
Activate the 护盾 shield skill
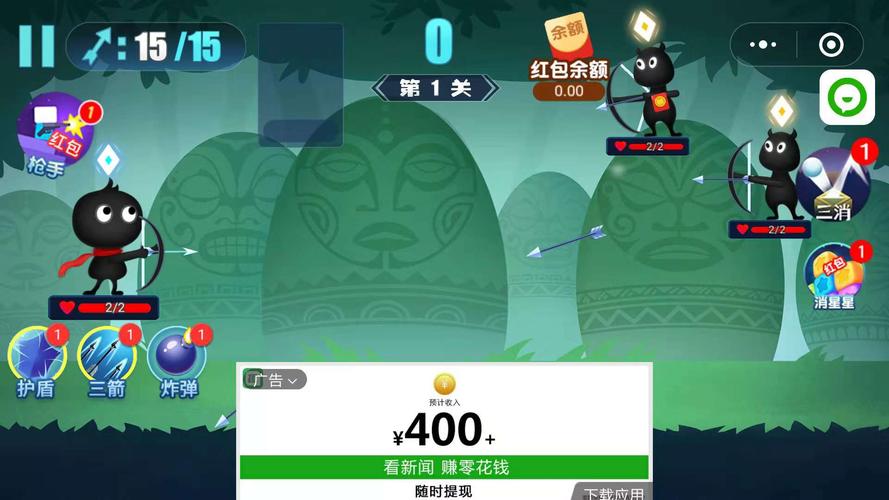(36, 358)
